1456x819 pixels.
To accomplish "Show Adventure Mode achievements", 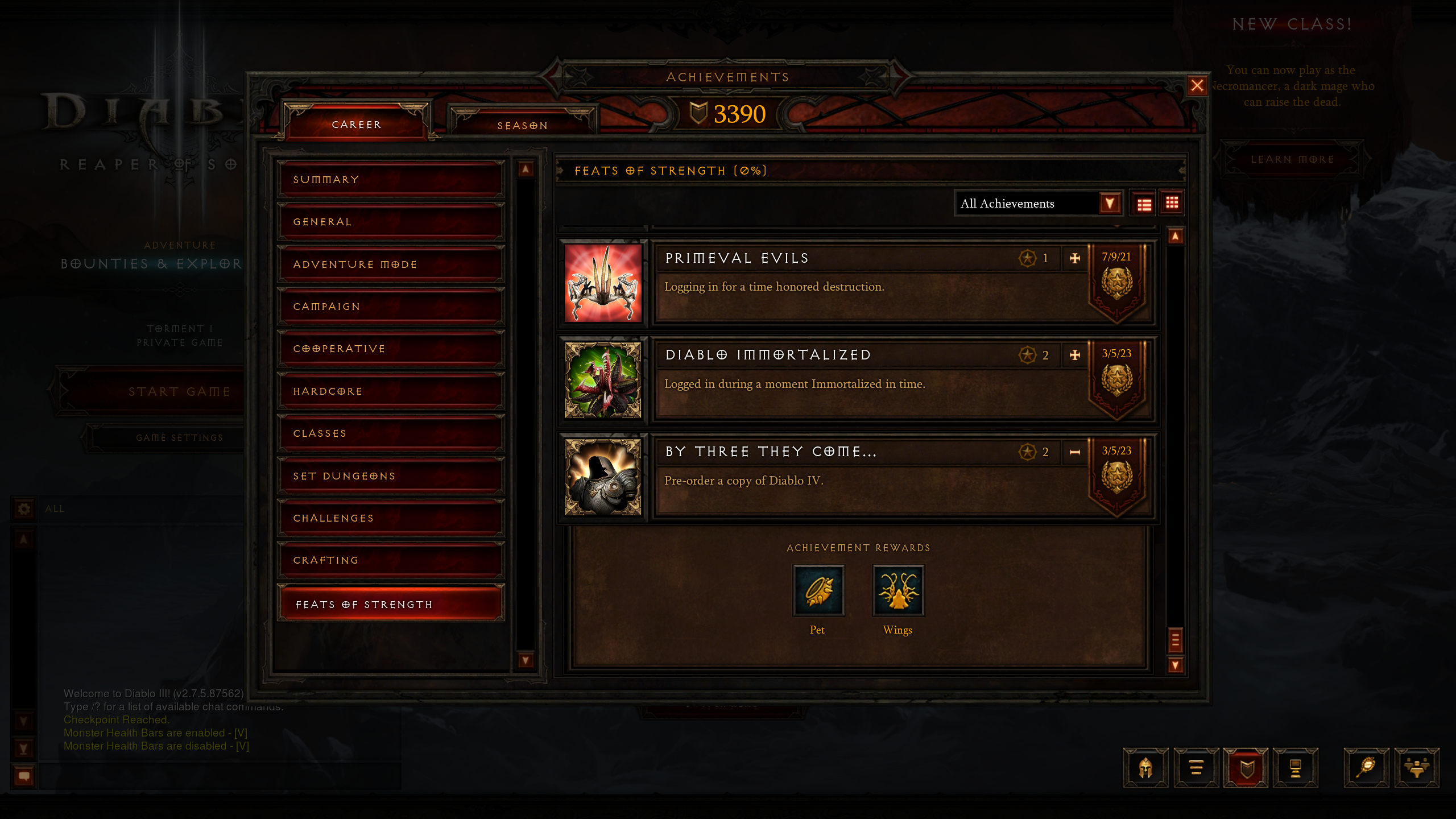I will click(x=391, y=264).
